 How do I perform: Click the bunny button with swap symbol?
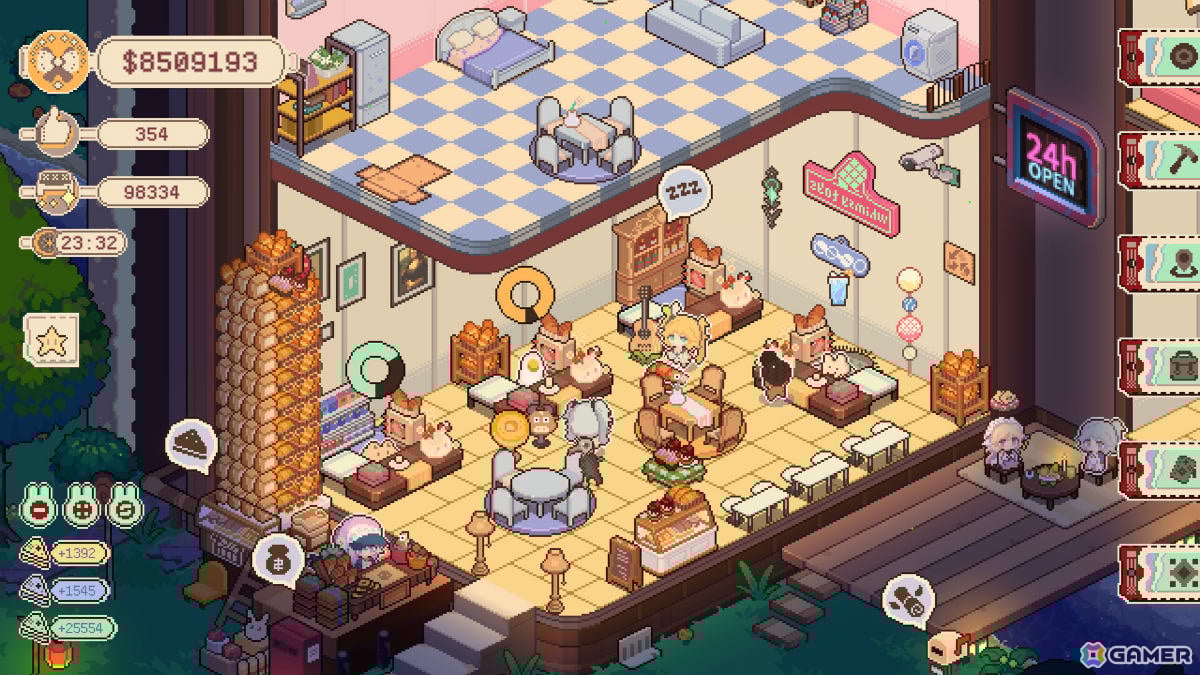pos(125,509)
